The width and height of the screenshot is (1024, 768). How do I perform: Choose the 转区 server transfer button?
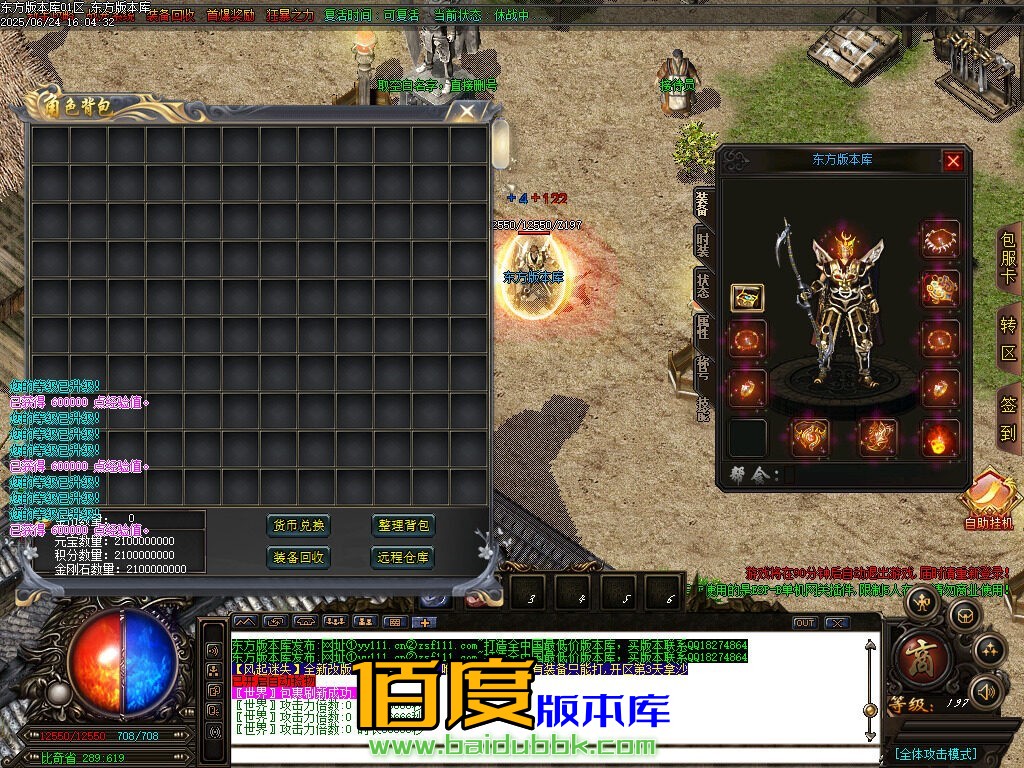pyautogui.click(x=1008, y=338)
